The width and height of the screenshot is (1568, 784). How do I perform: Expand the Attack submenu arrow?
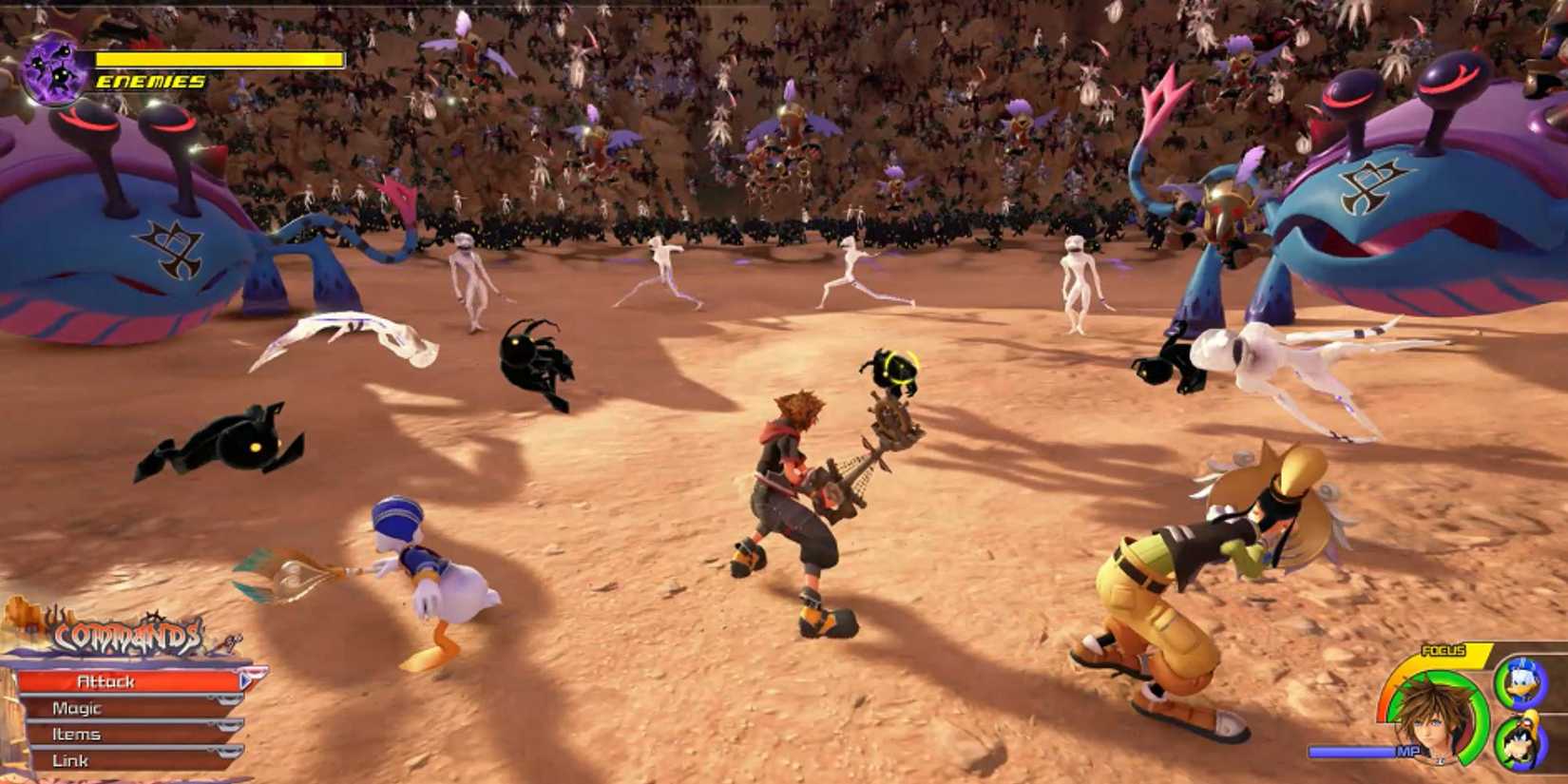(245, 680)
